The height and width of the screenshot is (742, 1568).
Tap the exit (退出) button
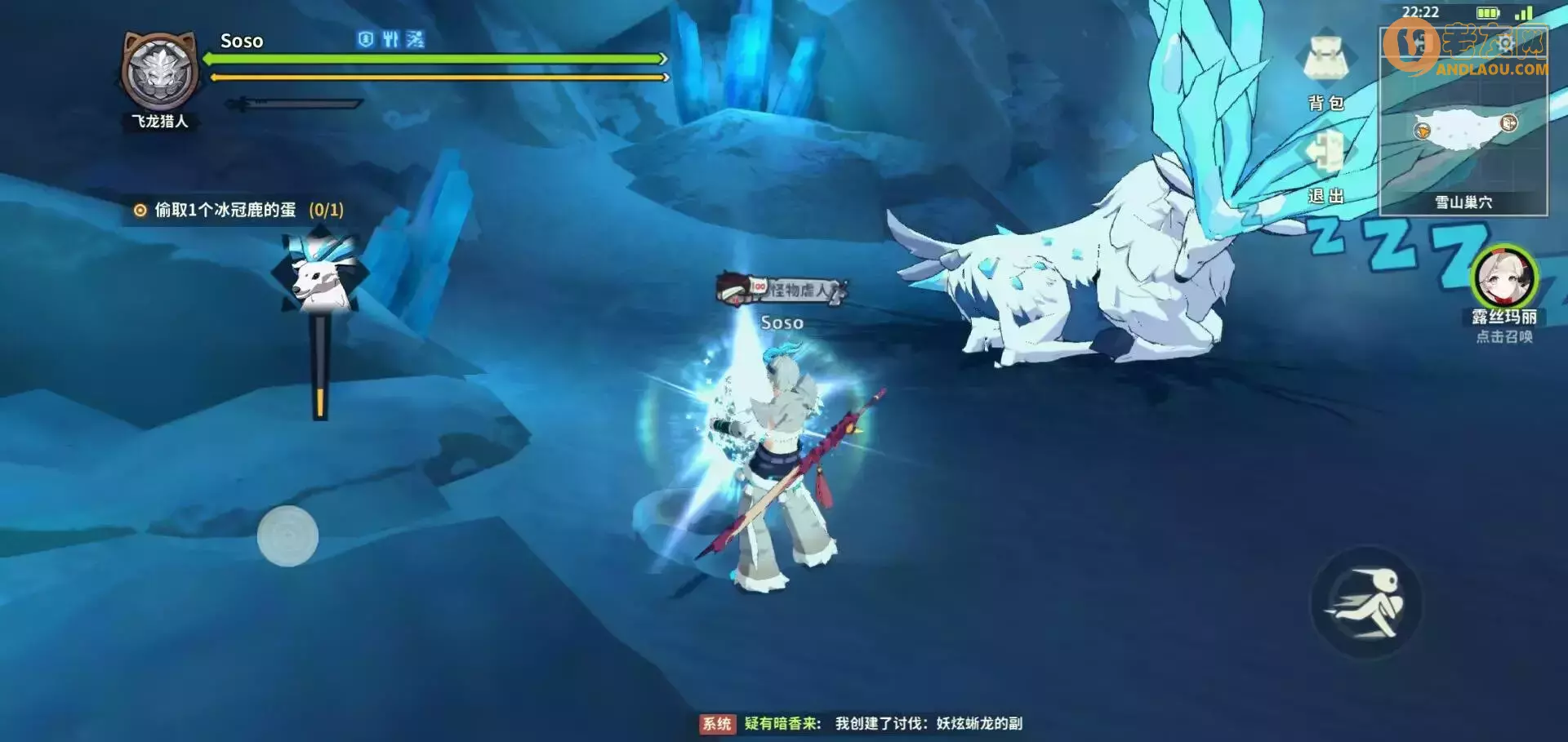1325,162
